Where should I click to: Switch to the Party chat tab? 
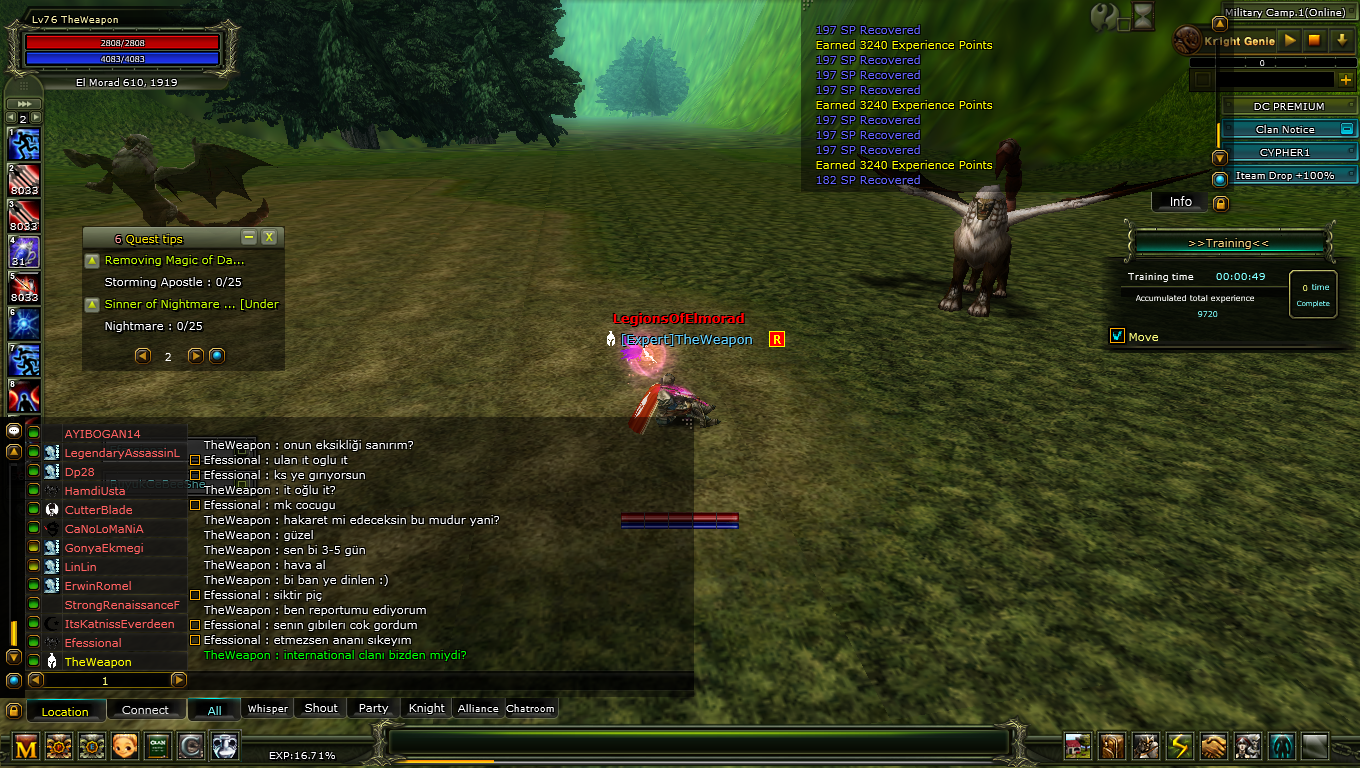pos(373,708)
